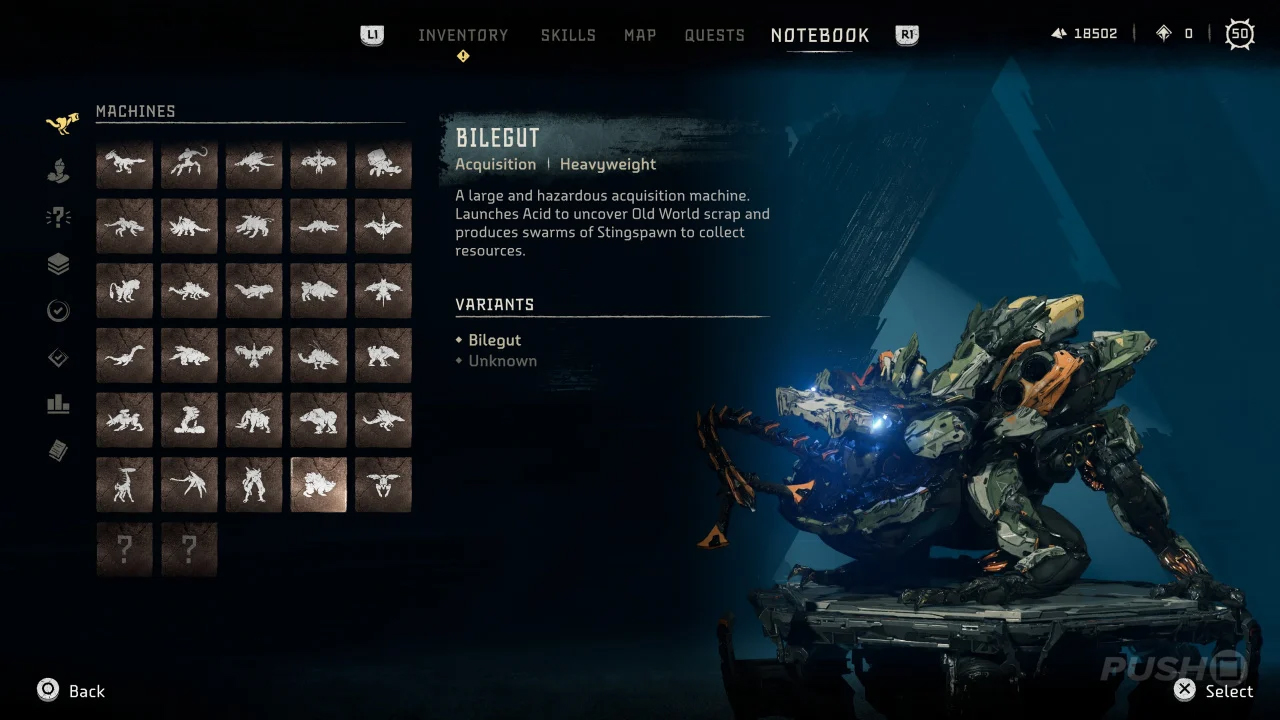Pick the coiled snake machine tile
The height and width of the screenshot is (720, 1280).
189,421
